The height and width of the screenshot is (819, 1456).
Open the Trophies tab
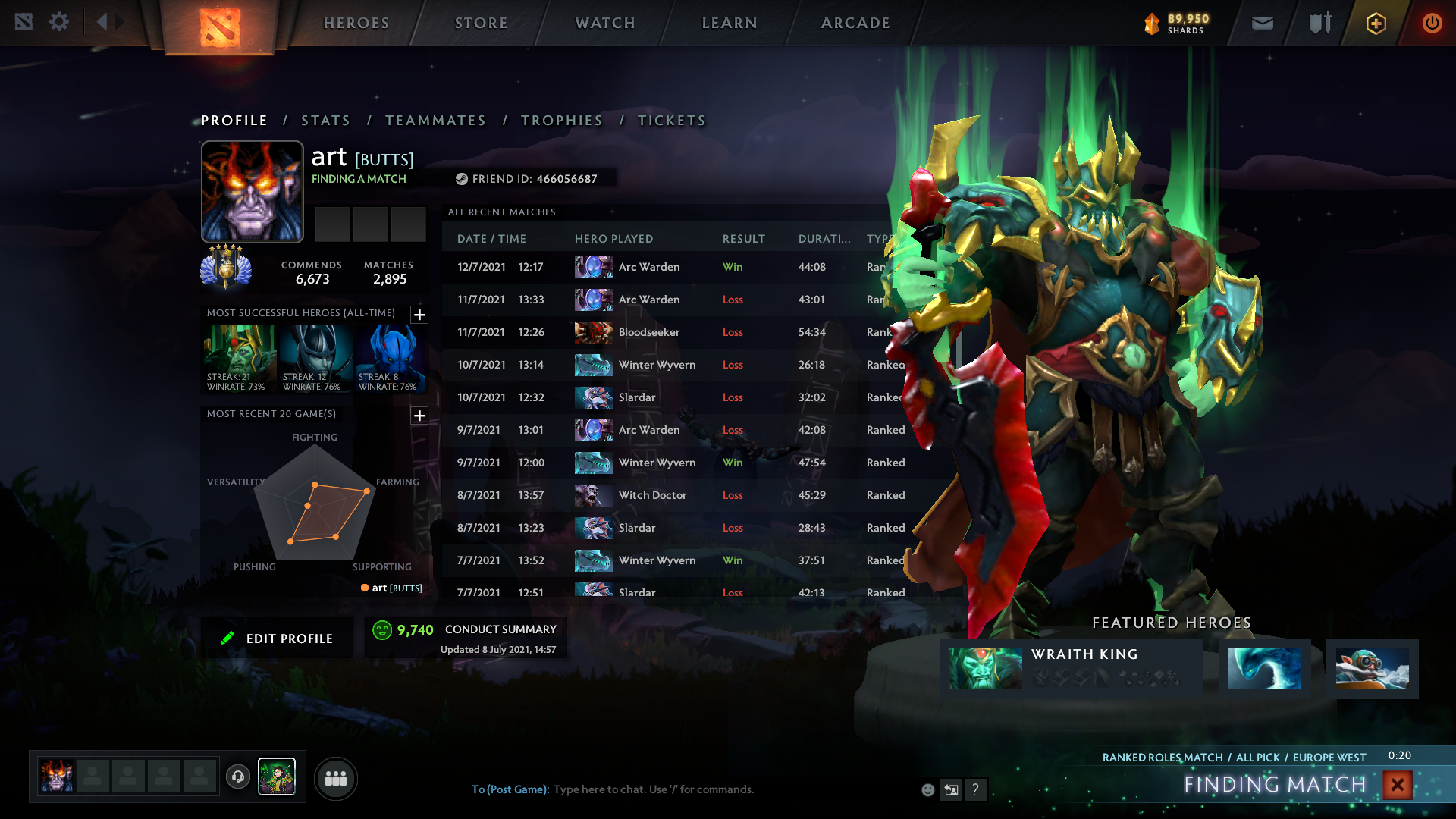(562, 121)
